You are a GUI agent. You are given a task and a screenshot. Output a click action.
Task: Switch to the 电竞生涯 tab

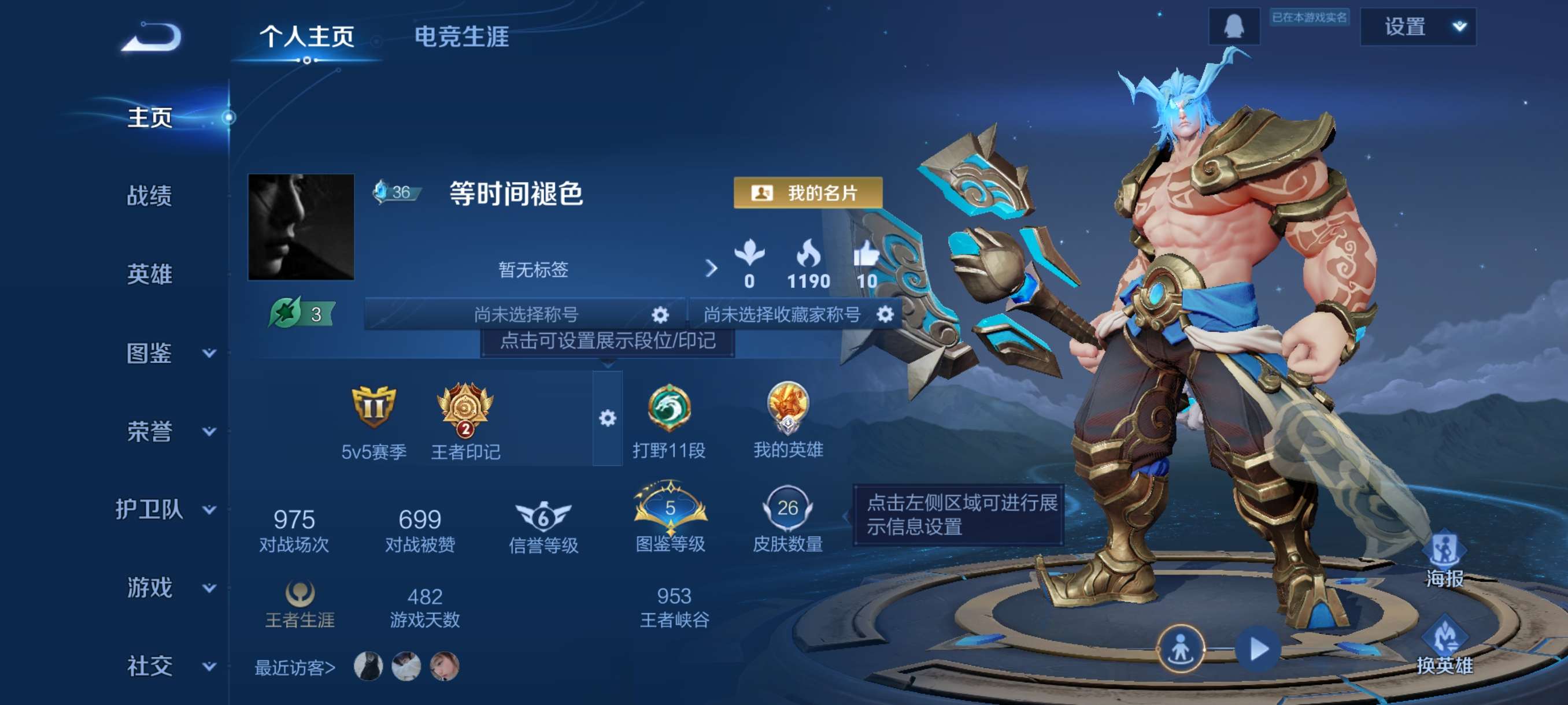pyautogui.click(x=462, y=38)
